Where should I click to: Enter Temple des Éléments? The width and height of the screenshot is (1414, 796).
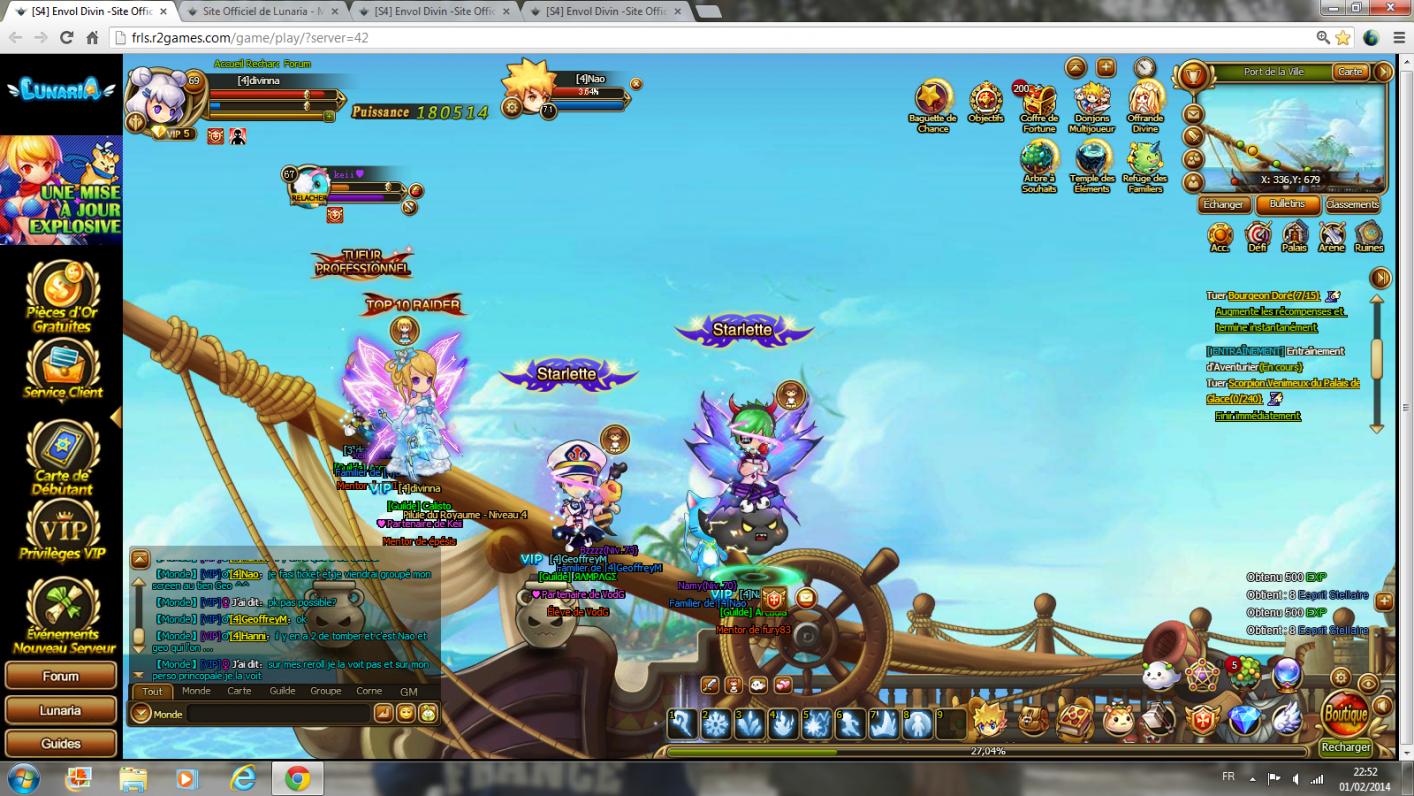tap(1092, 160)
